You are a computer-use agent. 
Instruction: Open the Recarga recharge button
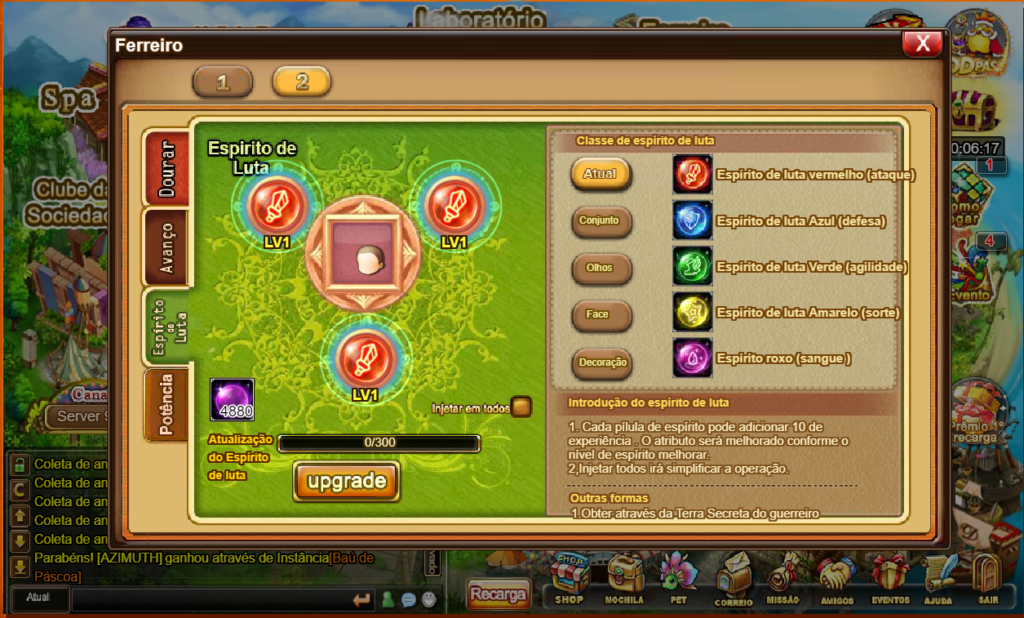498,595
